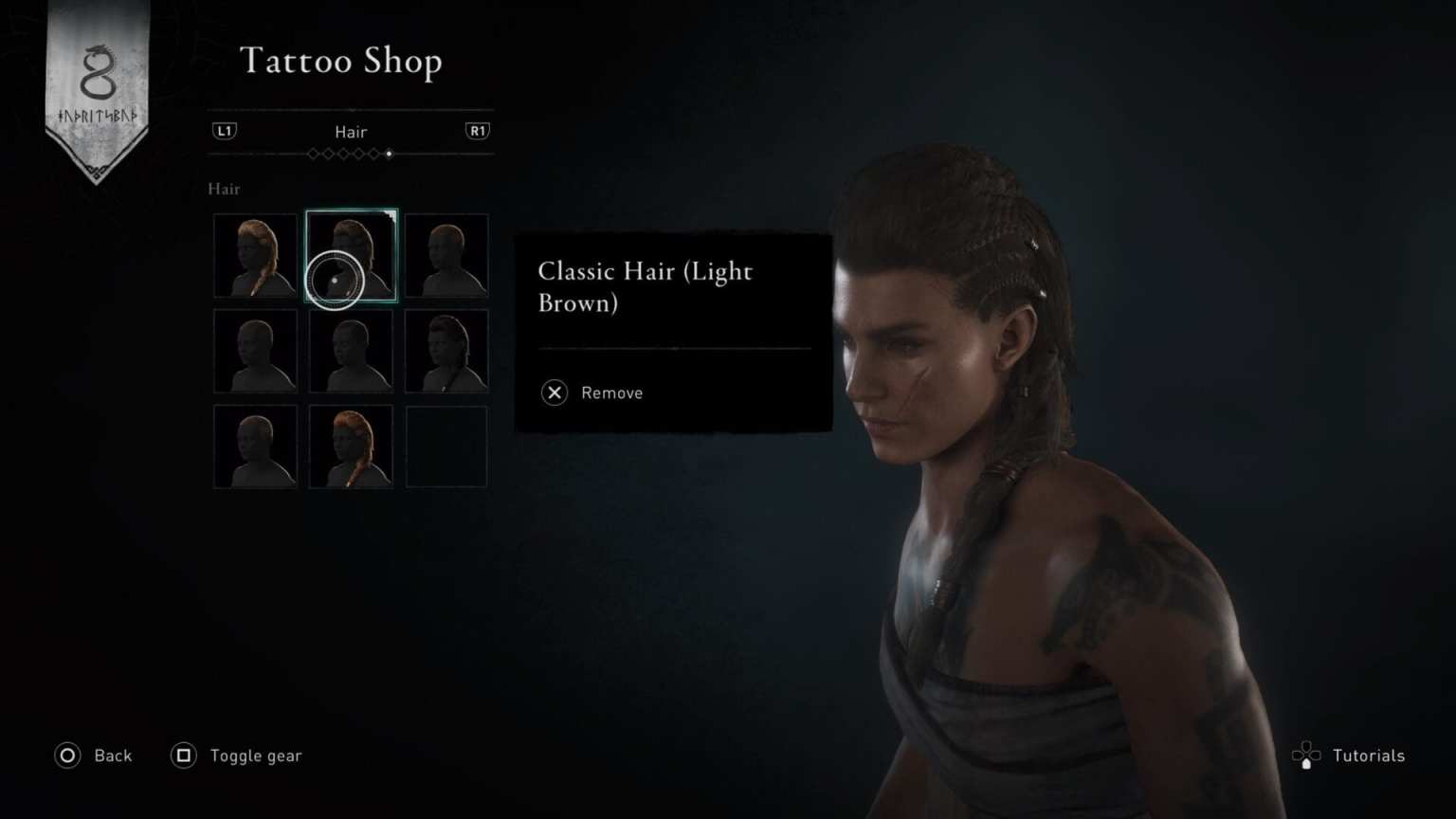
Task: Click the currently selected Classic Hair toggle frame
Action: click(351, 256)
